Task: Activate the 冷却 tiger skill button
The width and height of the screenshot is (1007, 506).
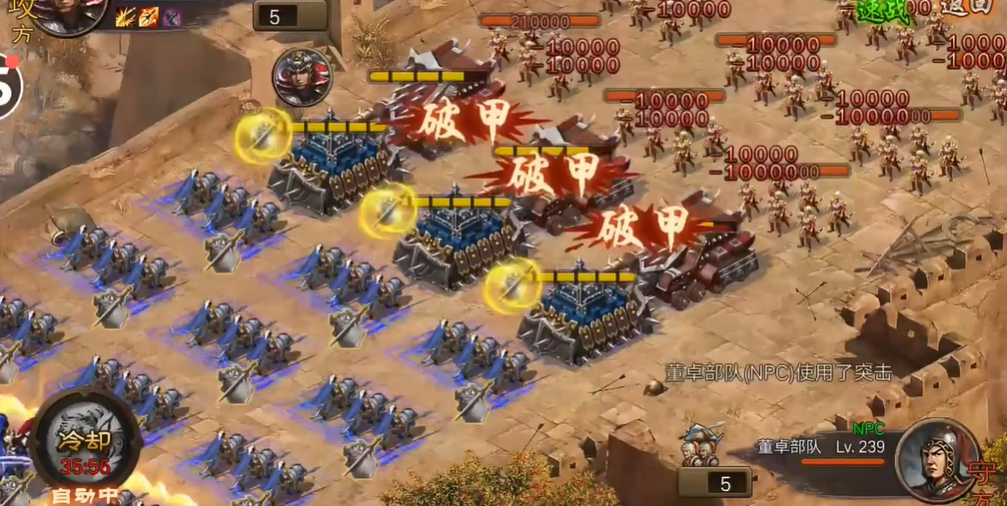Action: (x=84, y=440)
